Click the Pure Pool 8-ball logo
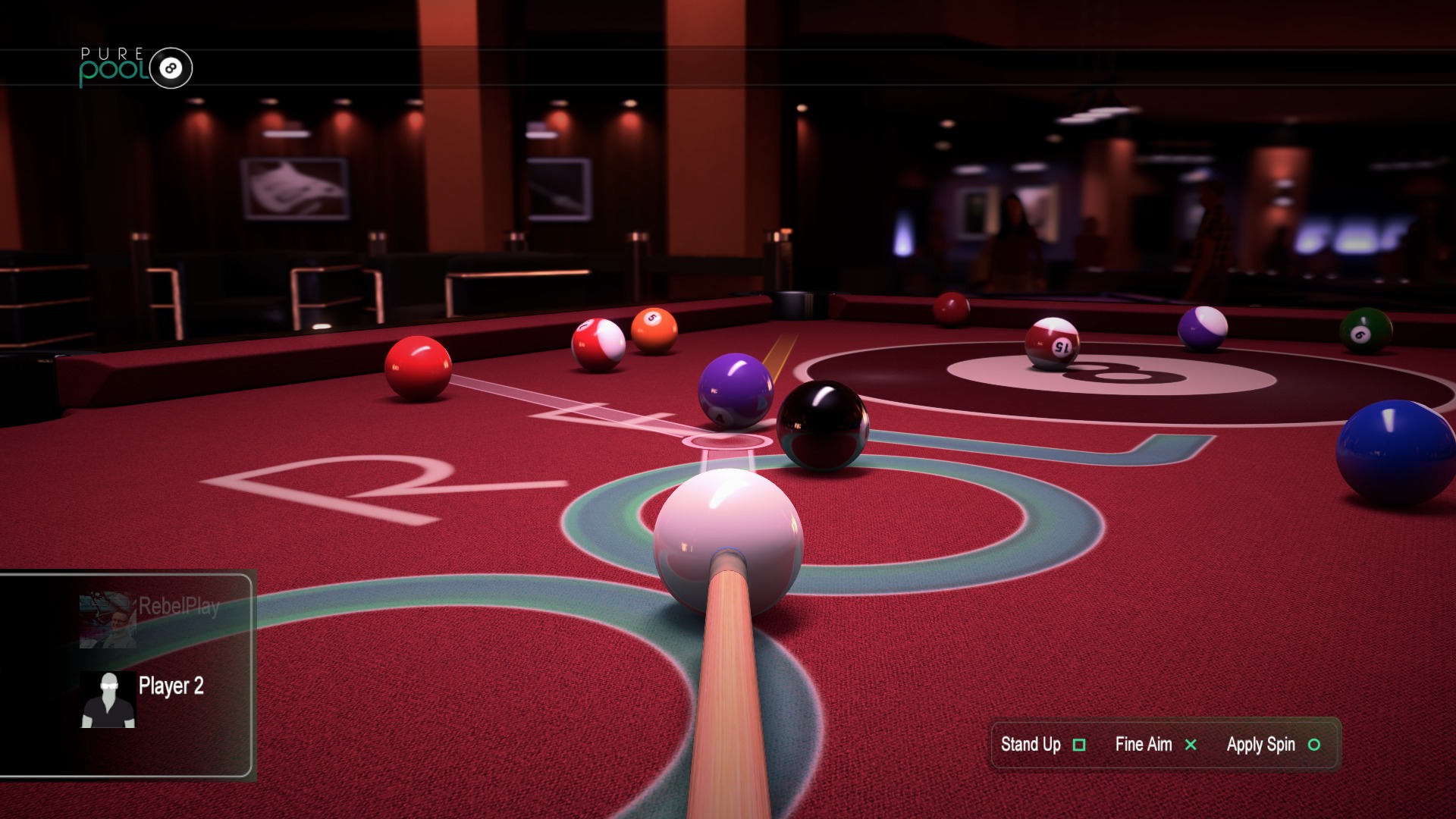 (x=136, y=67)
